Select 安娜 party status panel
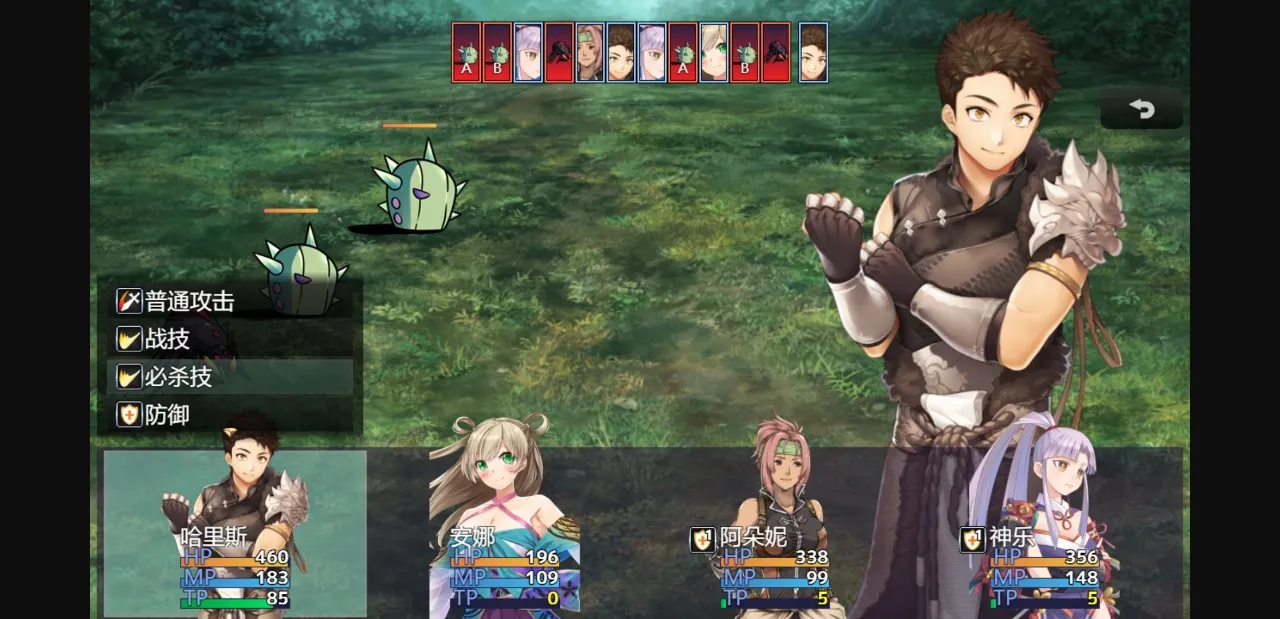Screen dimensions: 1280x619 (x=505, y=534)
